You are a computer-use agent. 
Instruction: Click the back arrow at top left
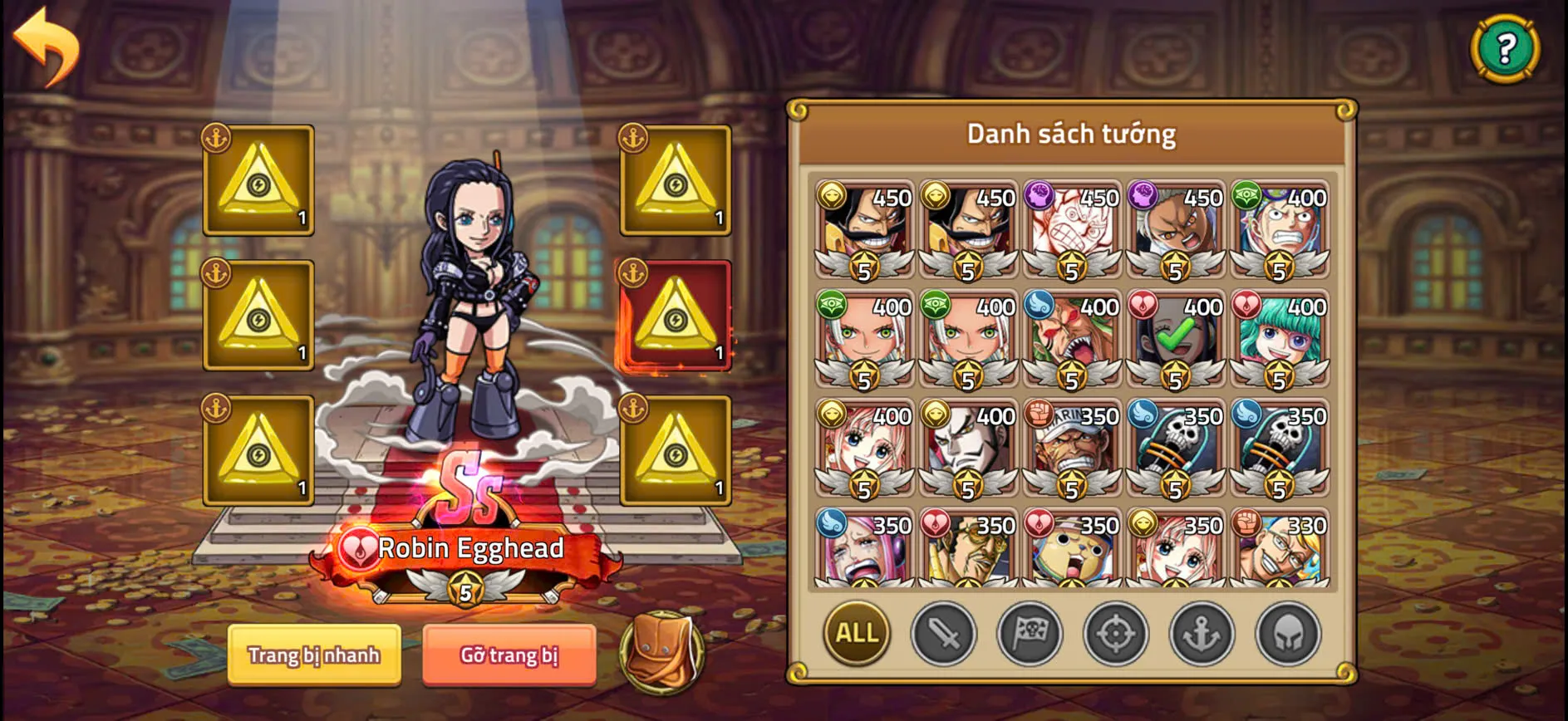point(47,46)
